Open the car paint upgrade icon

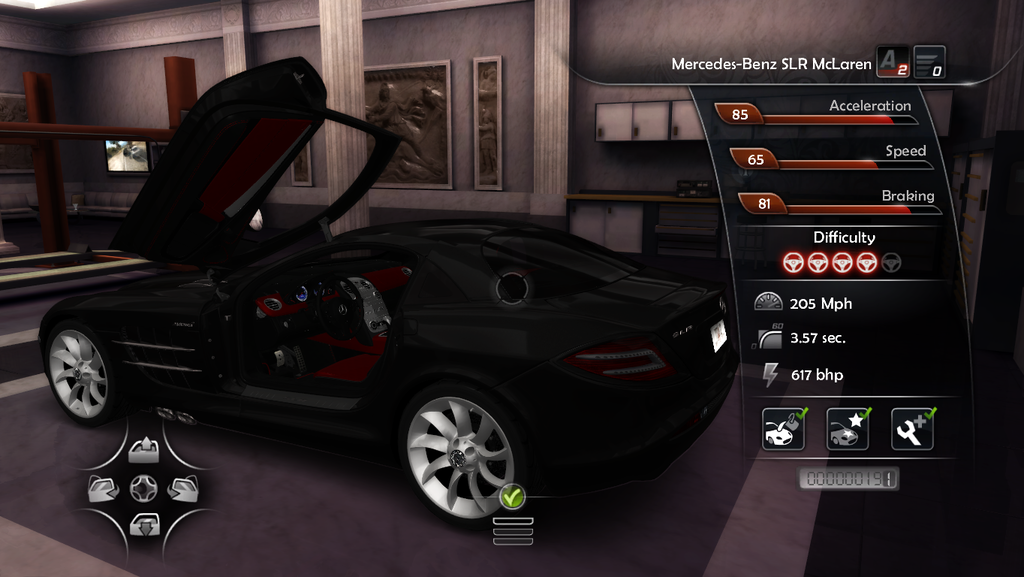(783, 429)
